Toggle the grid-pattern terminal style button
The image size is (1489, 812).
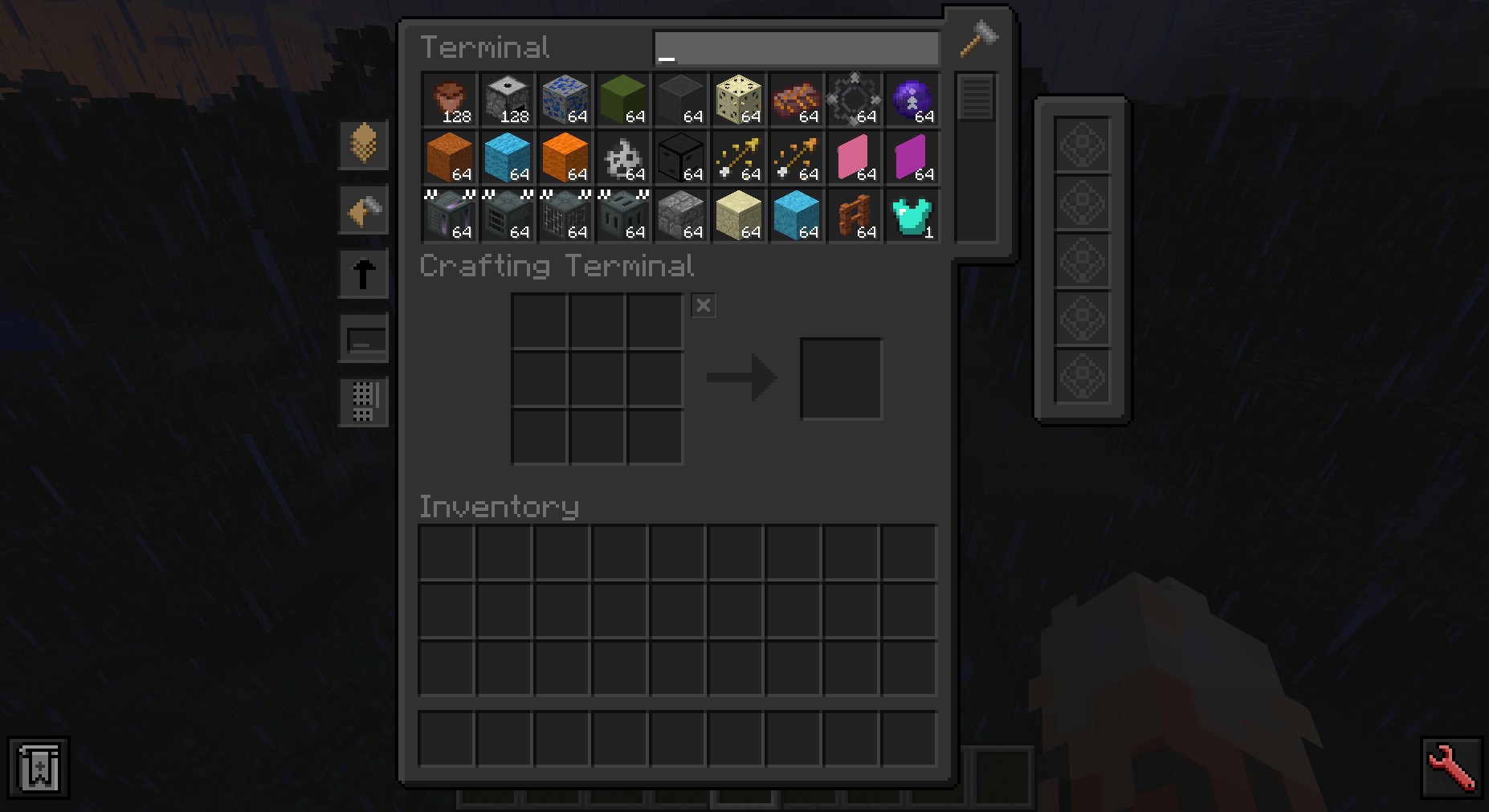(364, 401)
